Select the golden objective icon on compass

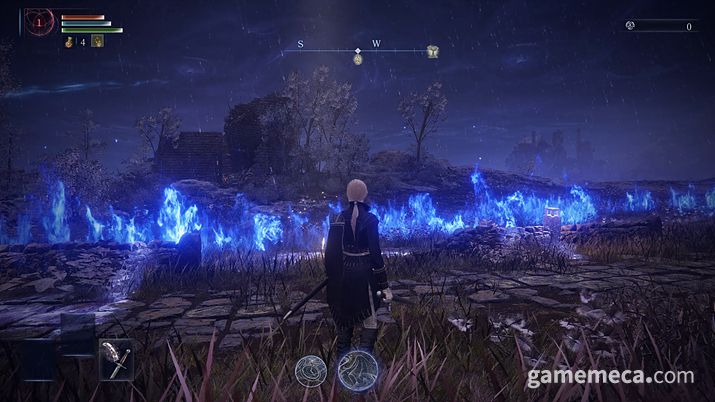pos(432,50)
